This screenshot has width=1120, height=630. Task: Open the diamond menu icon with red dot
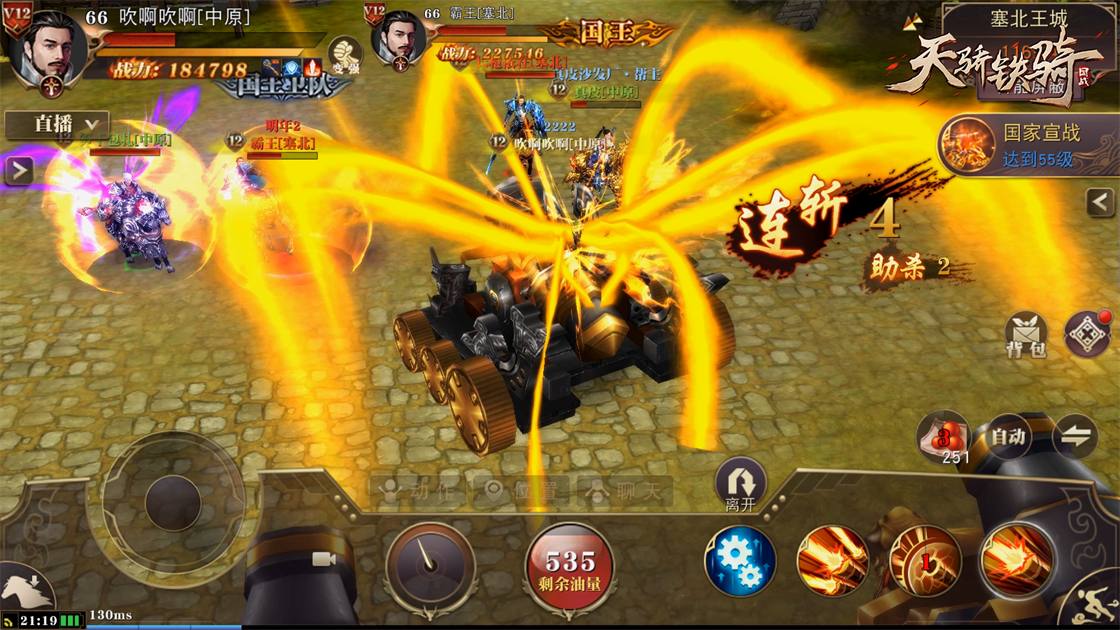[1087, 334]
